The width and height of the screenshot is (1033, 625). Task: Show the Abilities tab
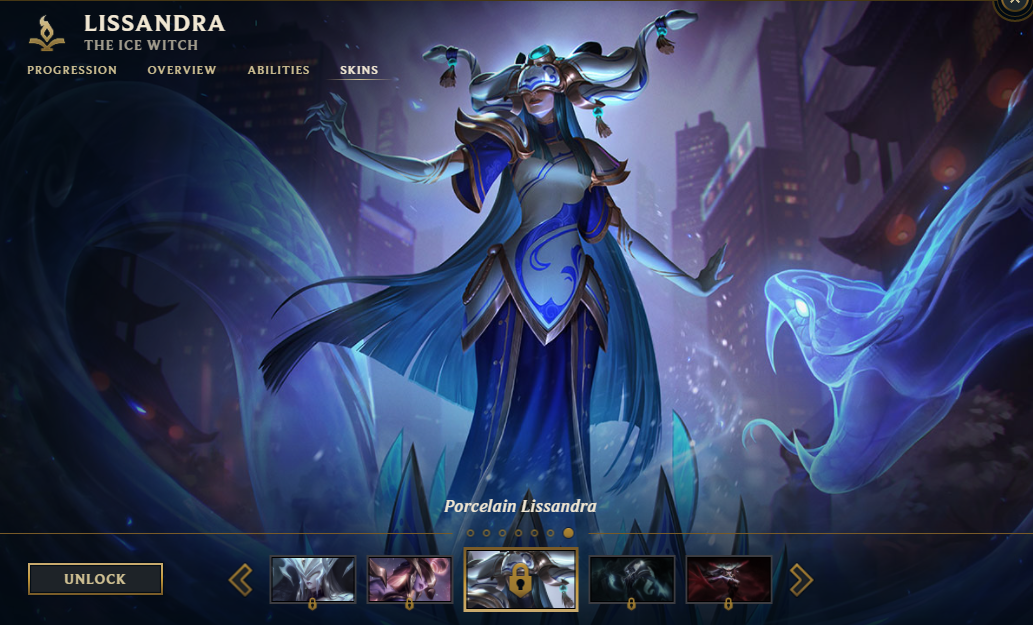point(279,70)
